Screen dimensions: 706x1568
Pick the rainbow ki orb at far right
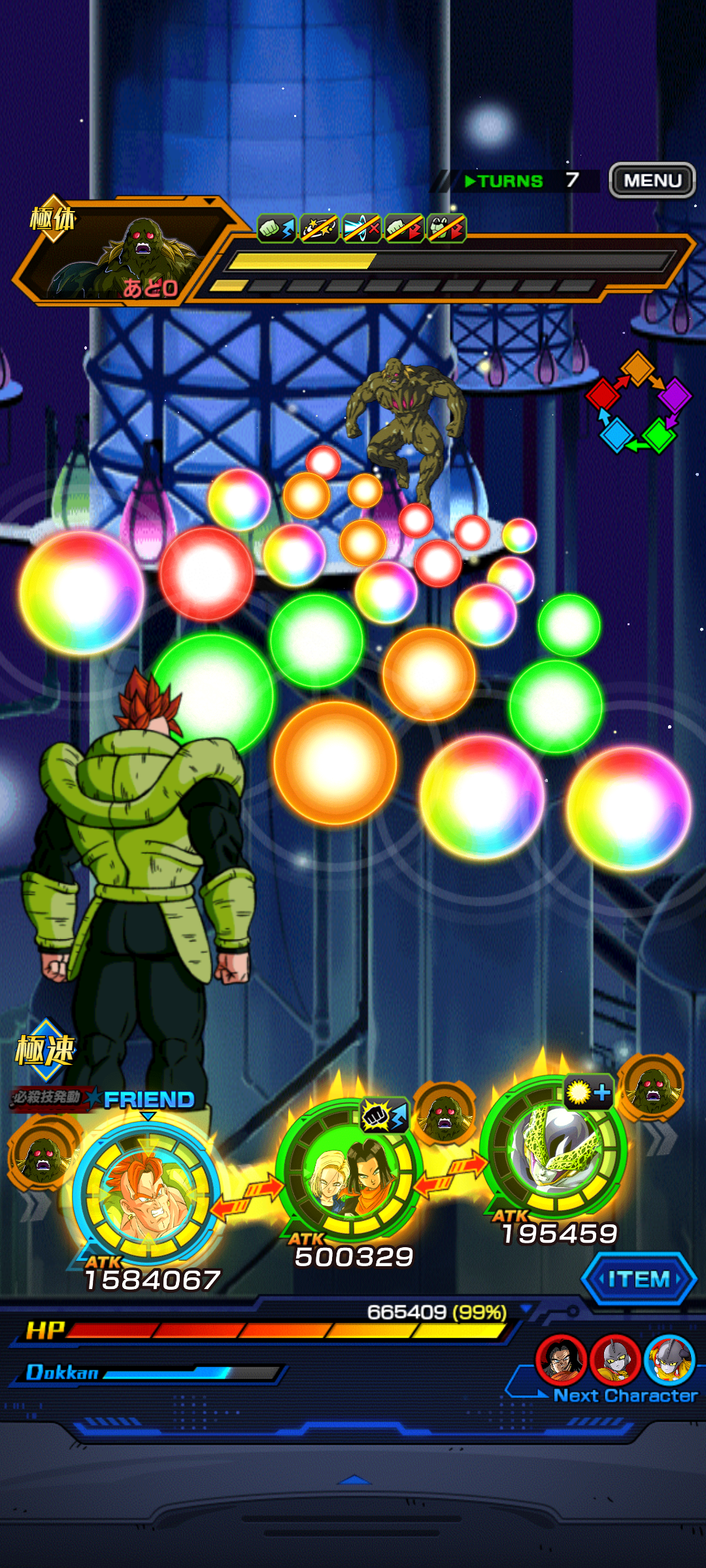click(x=628, y=808)
